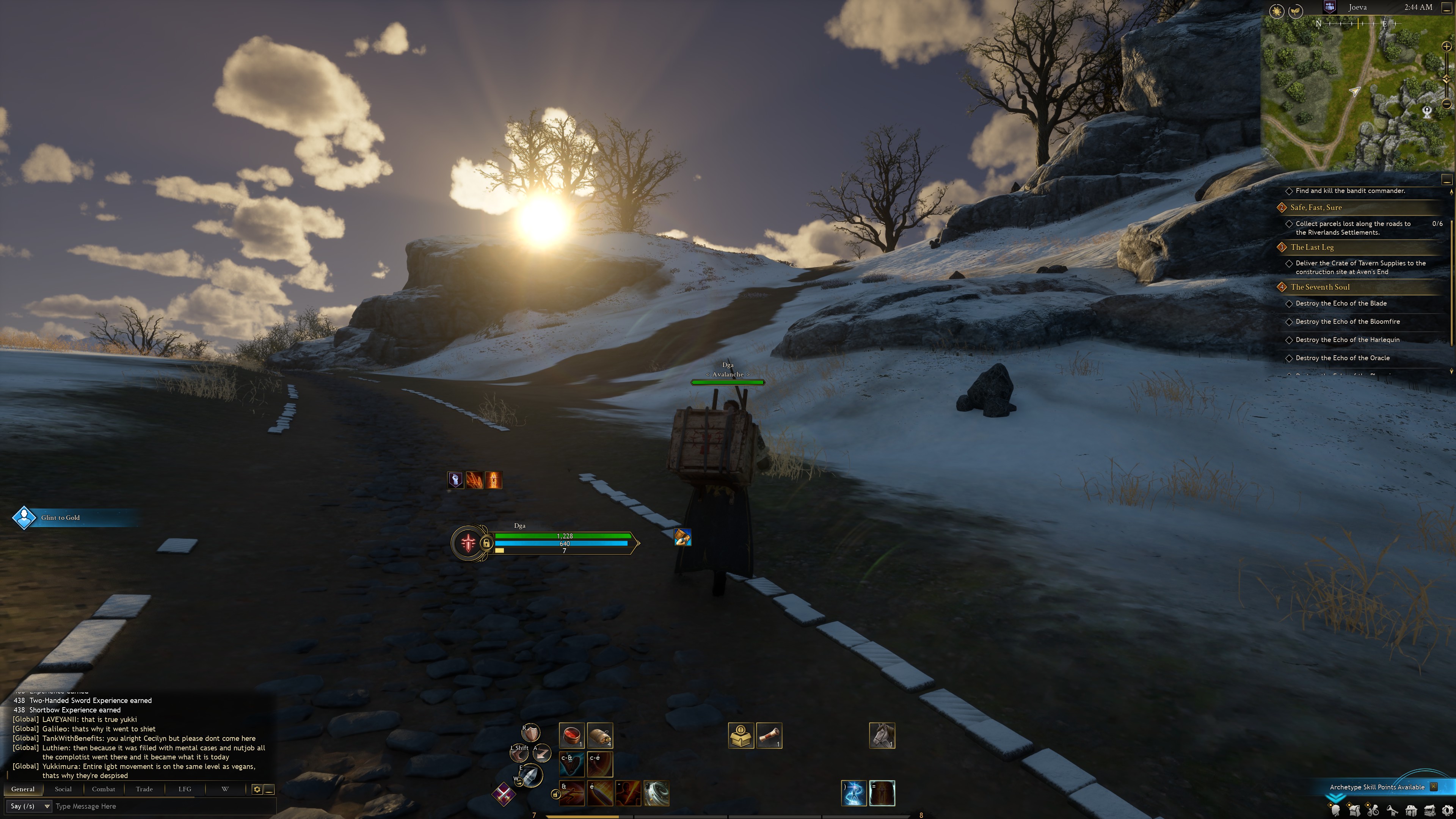Open the Say channel dropdown

tap(29, 806)
